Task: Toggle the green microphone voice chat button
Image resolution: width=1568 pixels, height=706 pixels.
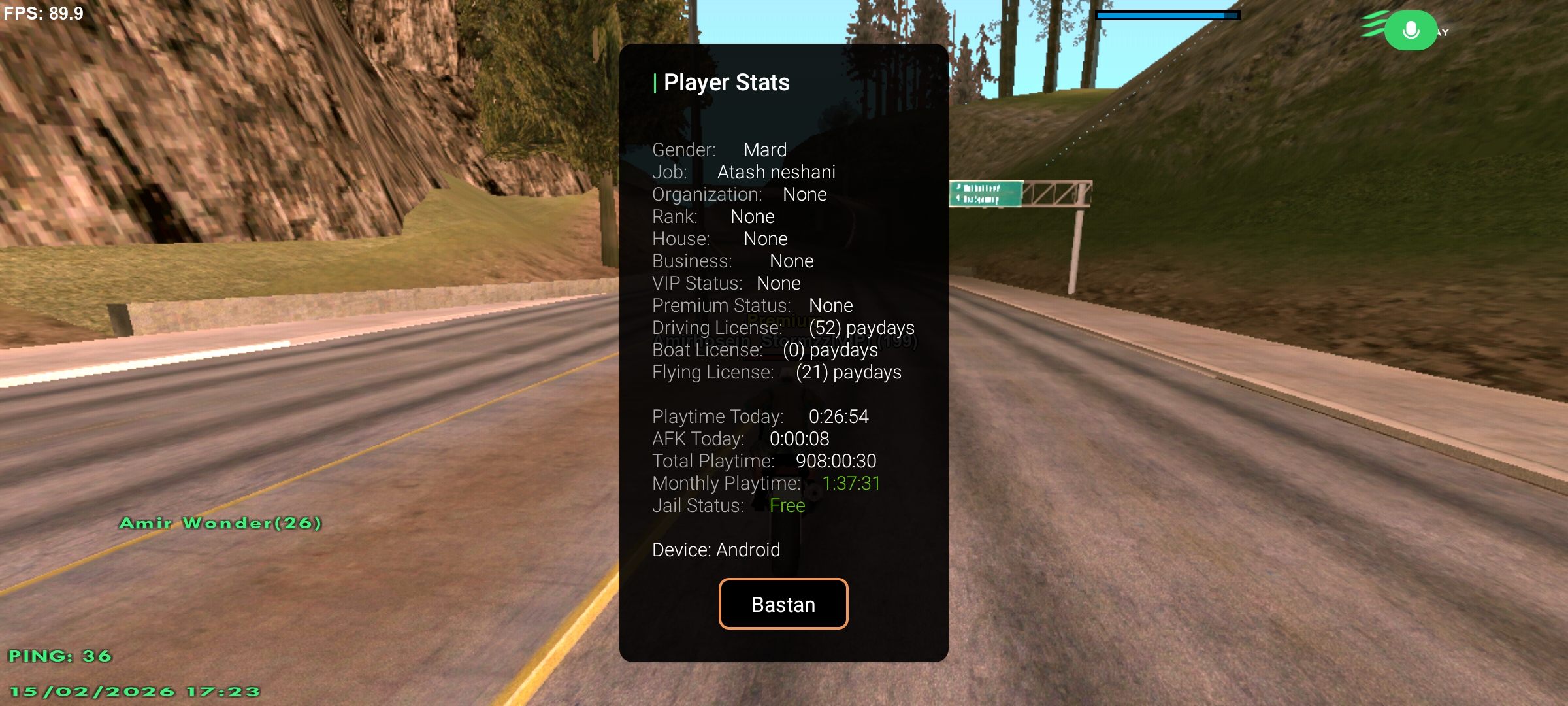Action: point(1411,31)
